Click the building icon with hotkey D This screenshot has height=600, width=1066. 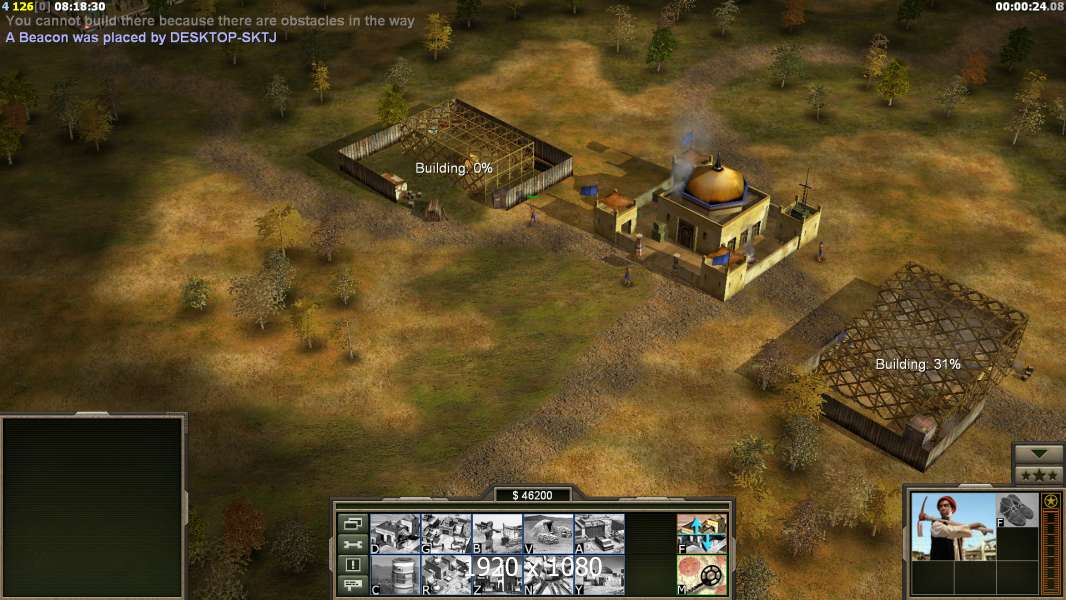395,533
